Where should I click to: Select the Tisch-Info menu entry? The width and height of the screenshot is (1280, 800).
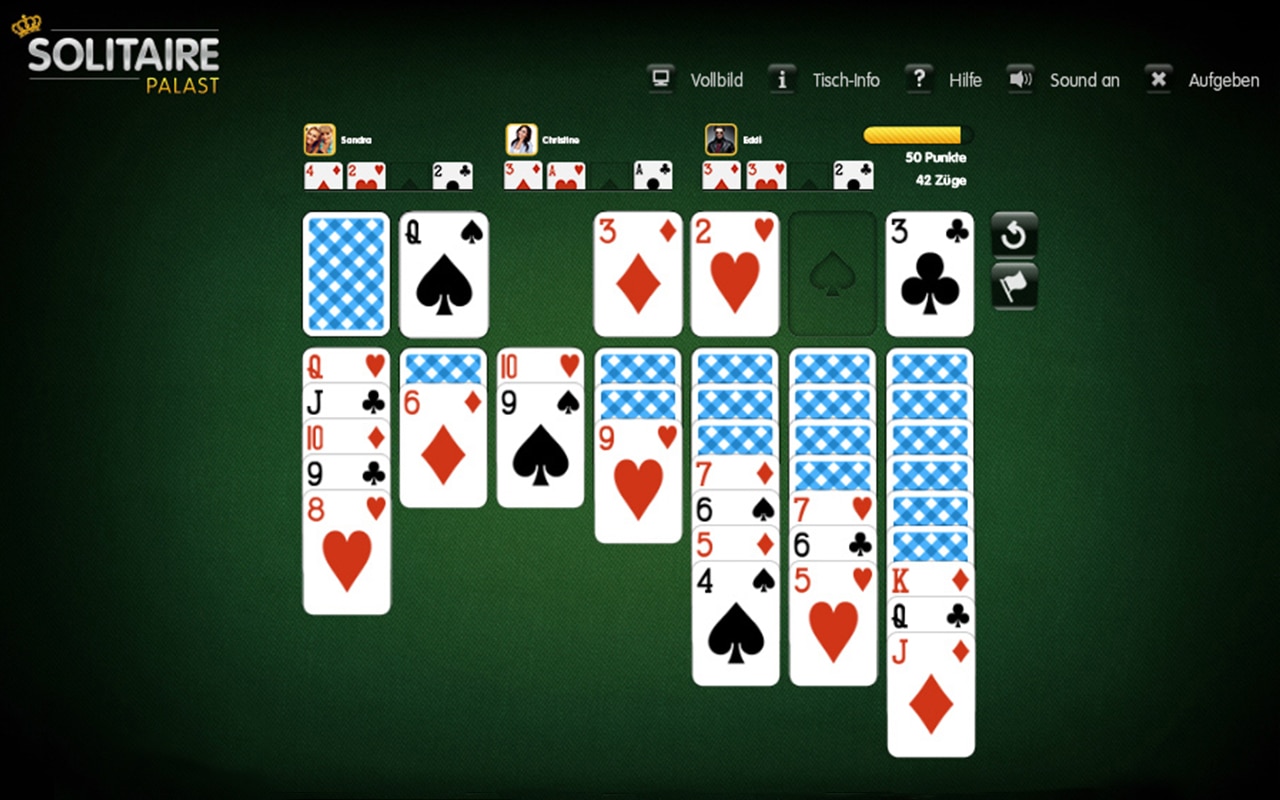point(847,80)
